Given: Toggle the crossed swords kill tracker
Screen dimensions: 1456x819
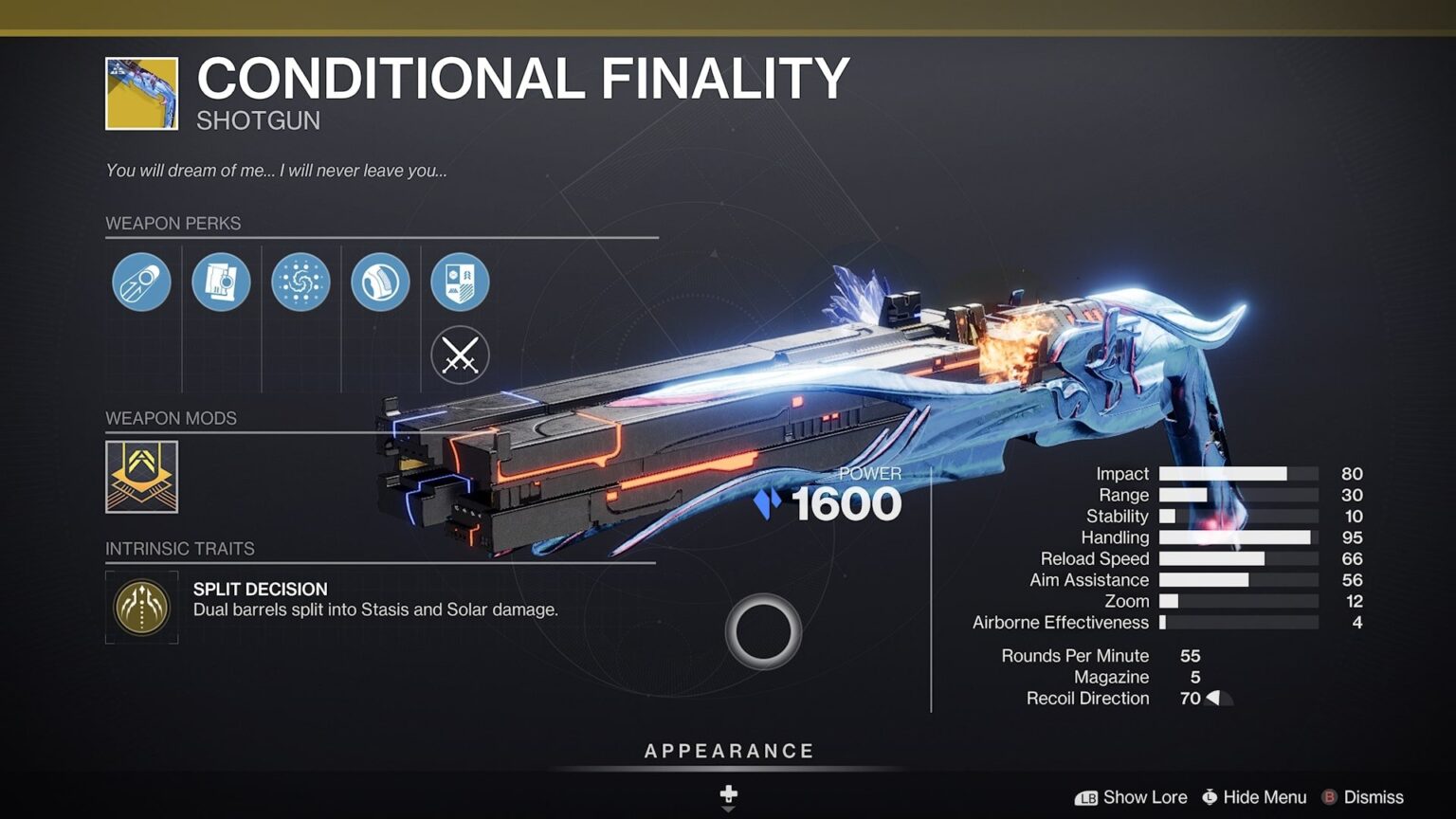Looking at the screenshot, I should [x=459, y=355].
